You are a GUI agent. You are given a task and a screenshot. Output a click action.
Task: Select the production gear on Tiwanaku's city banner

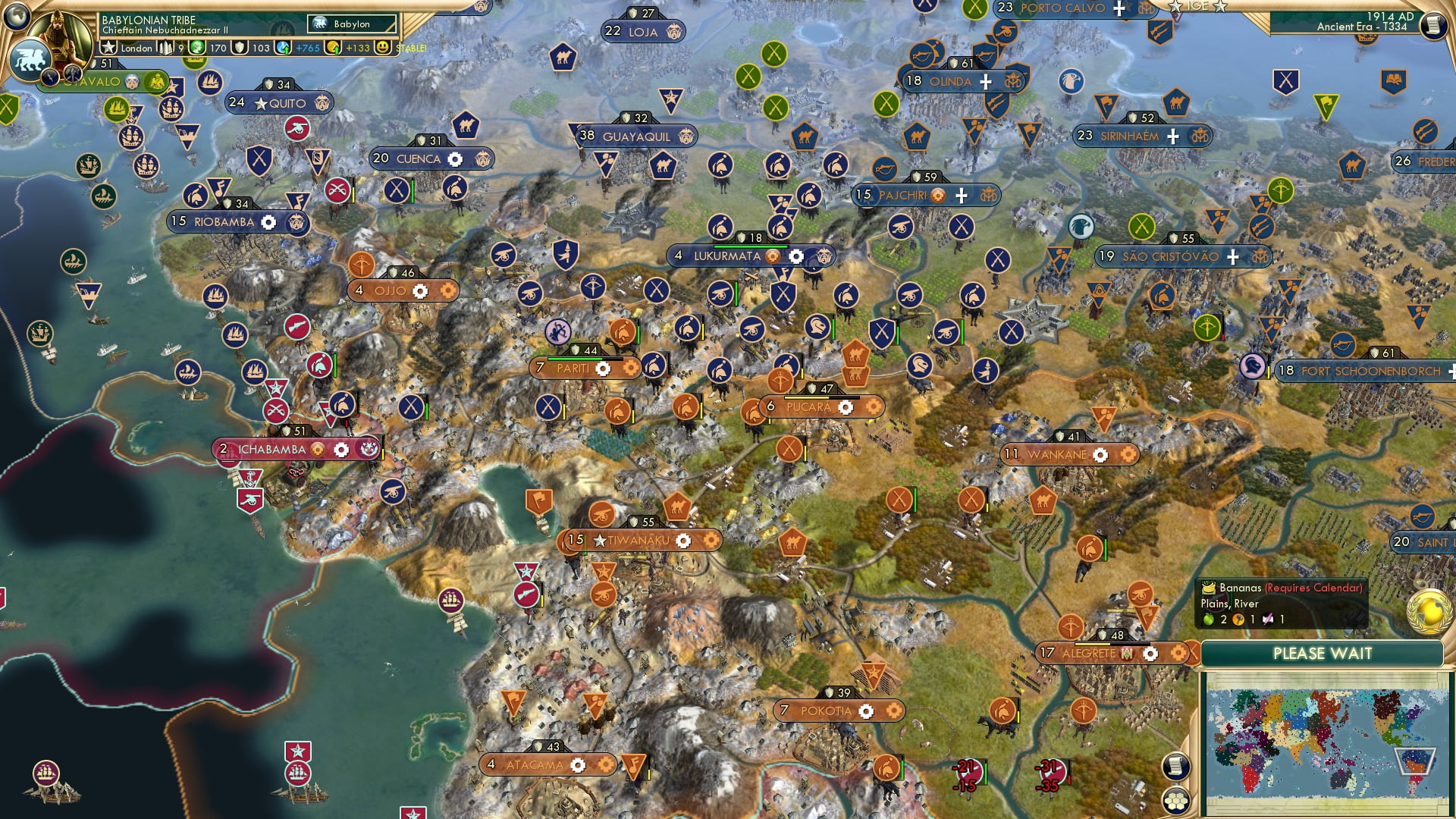(685, 541)
